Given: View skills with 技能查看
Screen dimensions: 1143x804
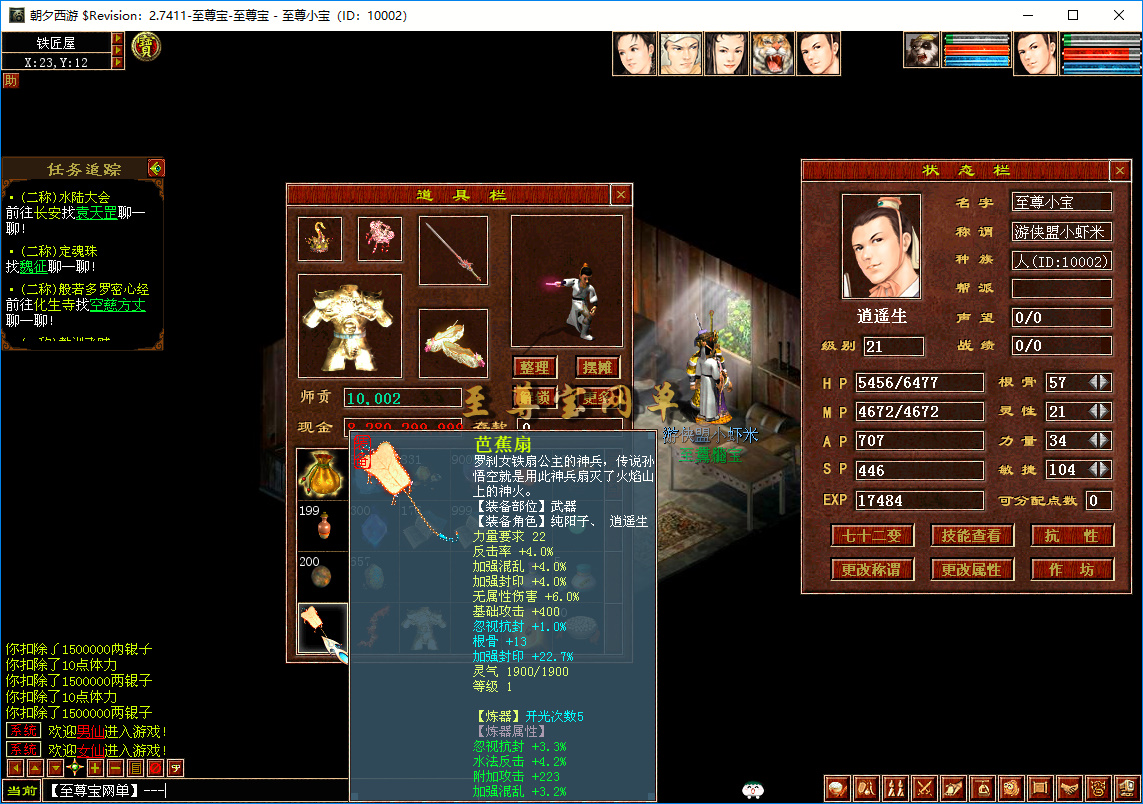Looking at the screenshot, I should (x=971, y=535).
